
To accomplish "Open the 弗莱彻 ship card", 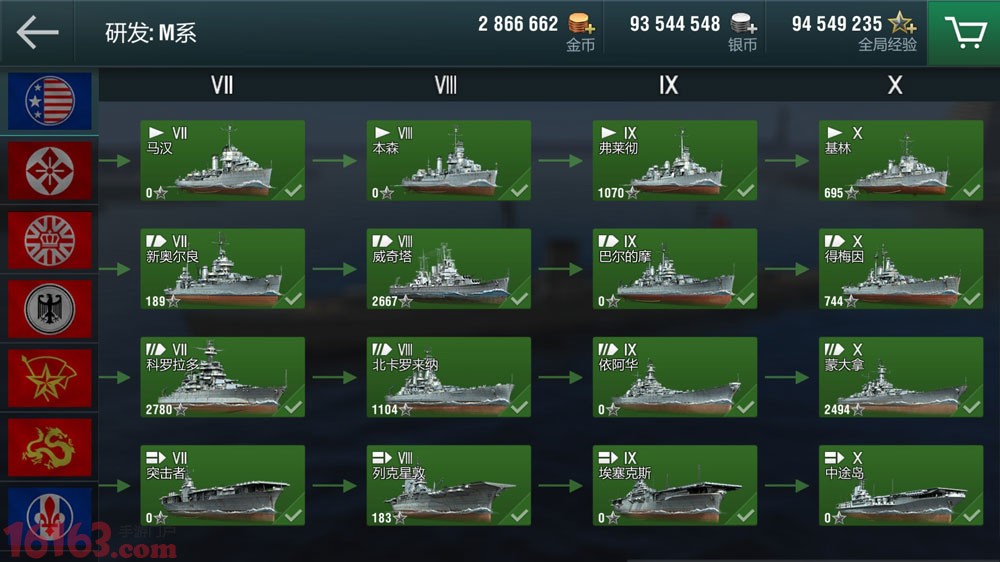I will (x=675, y=160).
